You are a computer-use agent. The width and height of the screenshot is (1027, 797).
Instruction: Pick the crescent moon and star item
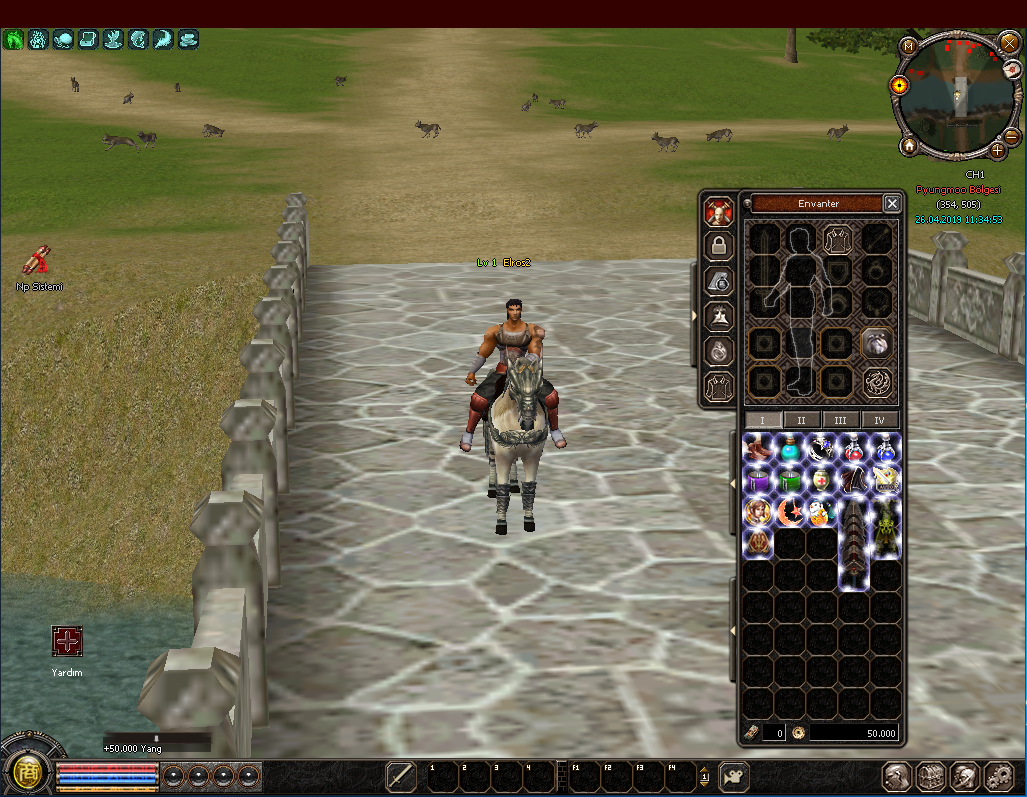point(790,512)
